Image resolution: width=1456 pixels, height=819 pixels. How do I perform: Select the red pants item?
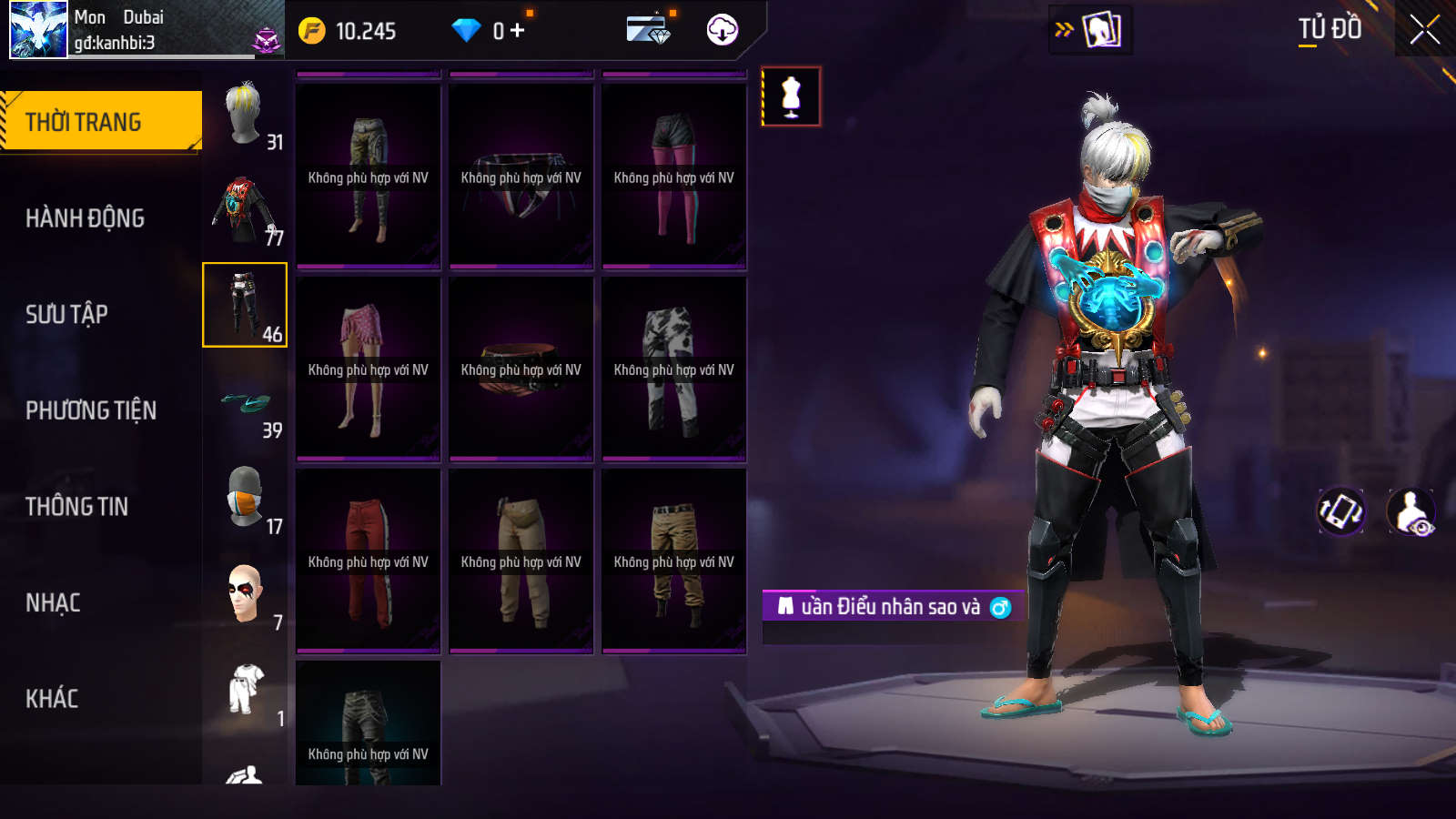coord(369,561)
